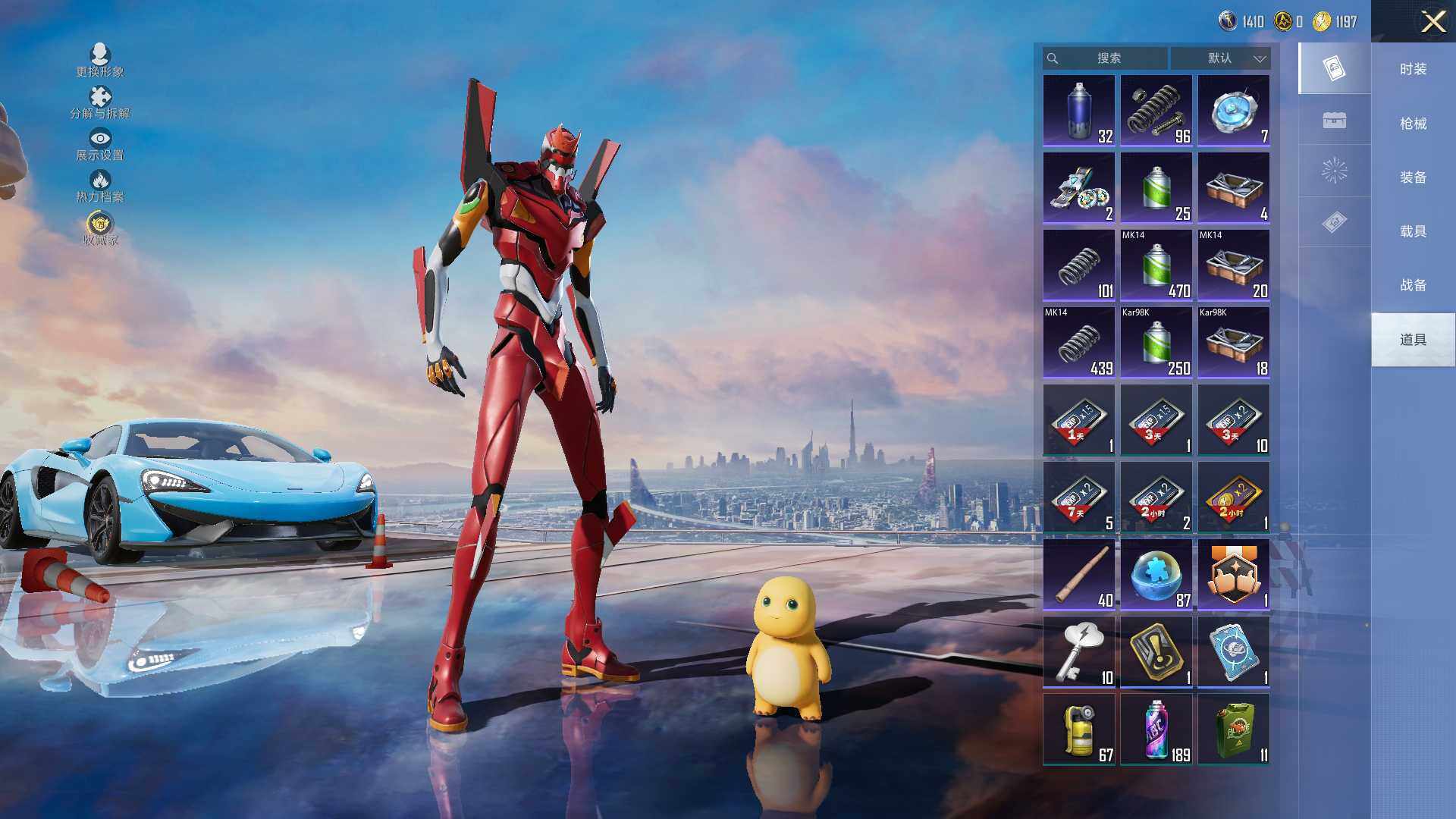
Task: Open the 枪械 category
Action: [1413, 124]
